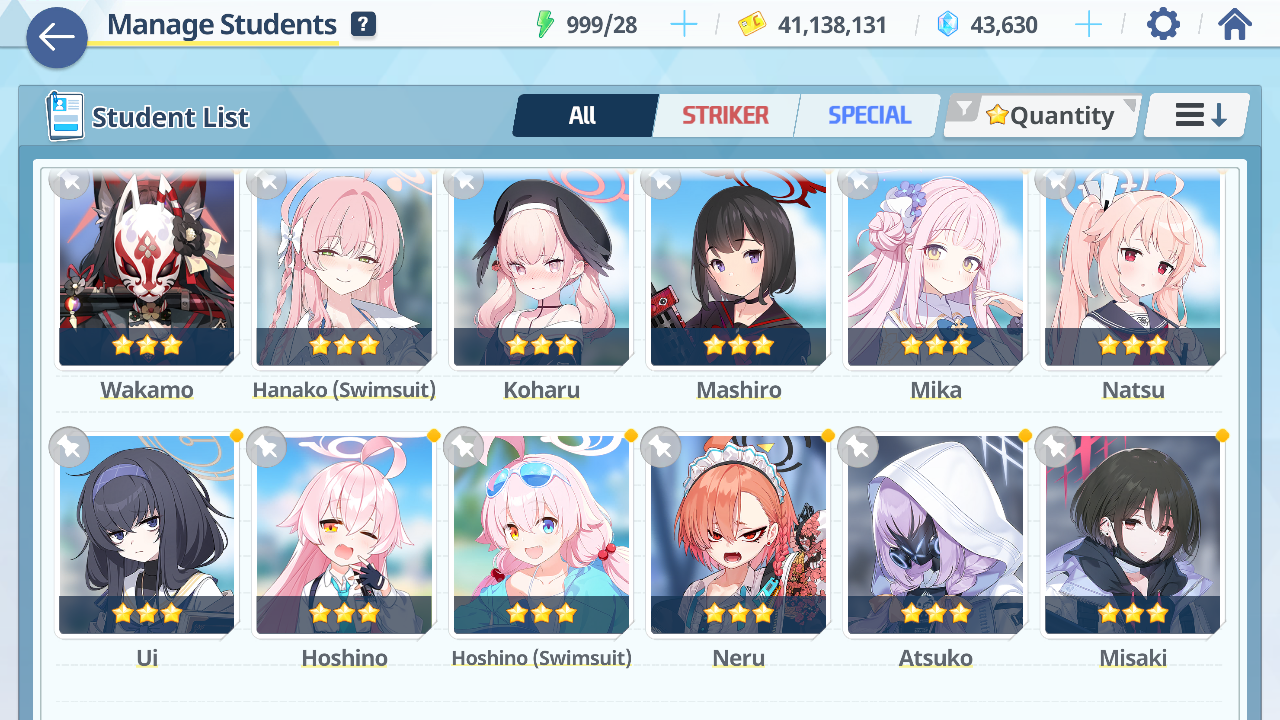Open the Quantity sort filter

(1043, 116)
